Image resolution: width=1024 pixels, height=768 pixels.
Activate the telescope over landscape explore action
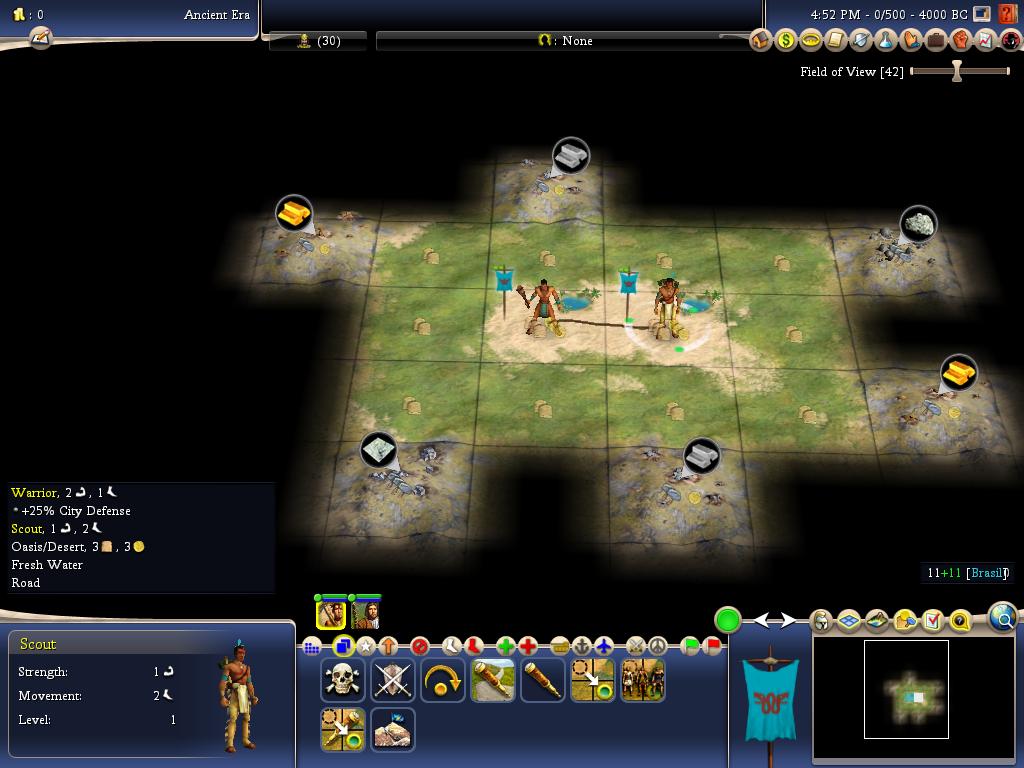point(492,680)
